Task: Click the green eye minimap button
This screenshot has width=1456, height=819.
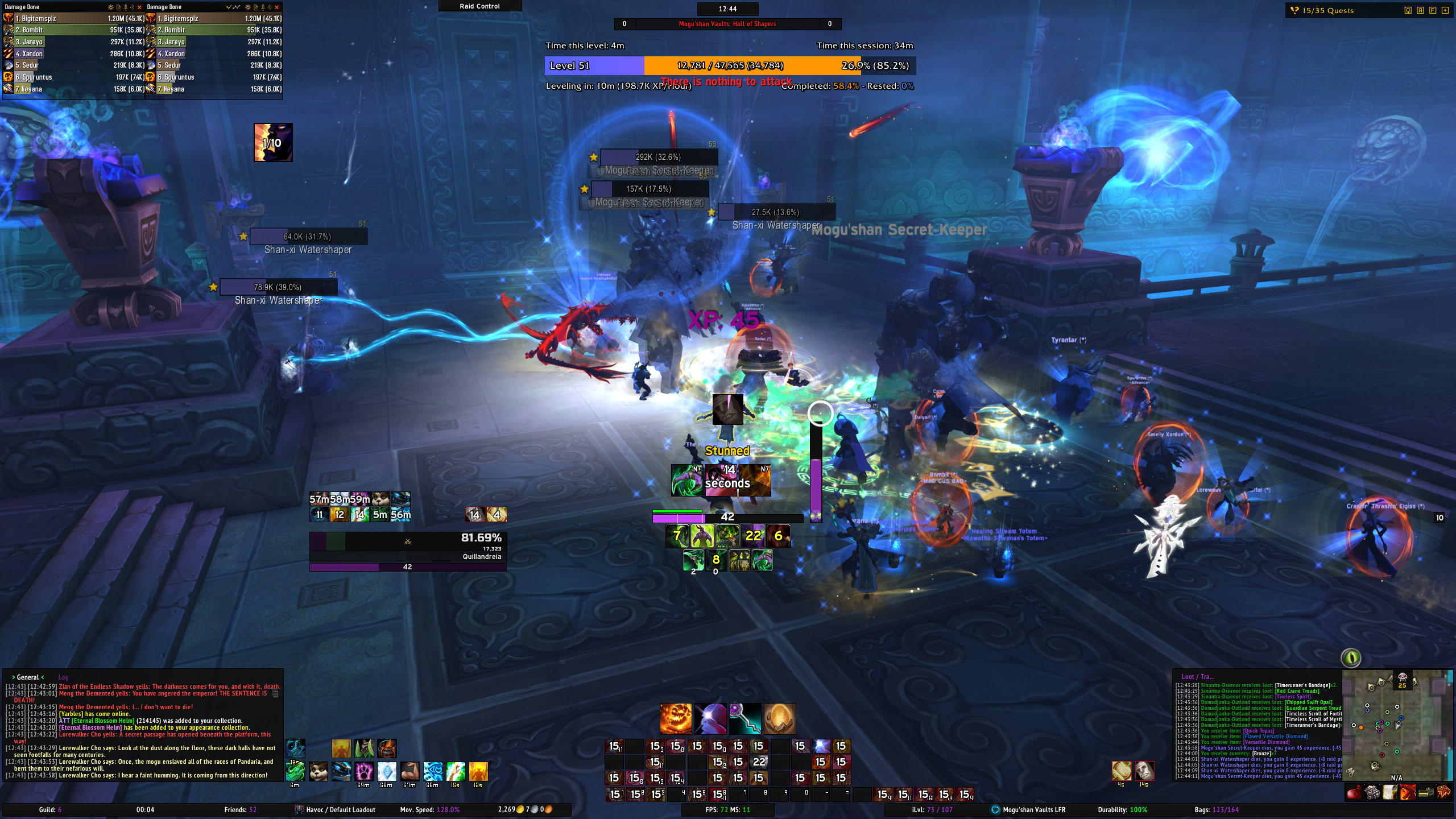Action: click(x=1351, y=658)
